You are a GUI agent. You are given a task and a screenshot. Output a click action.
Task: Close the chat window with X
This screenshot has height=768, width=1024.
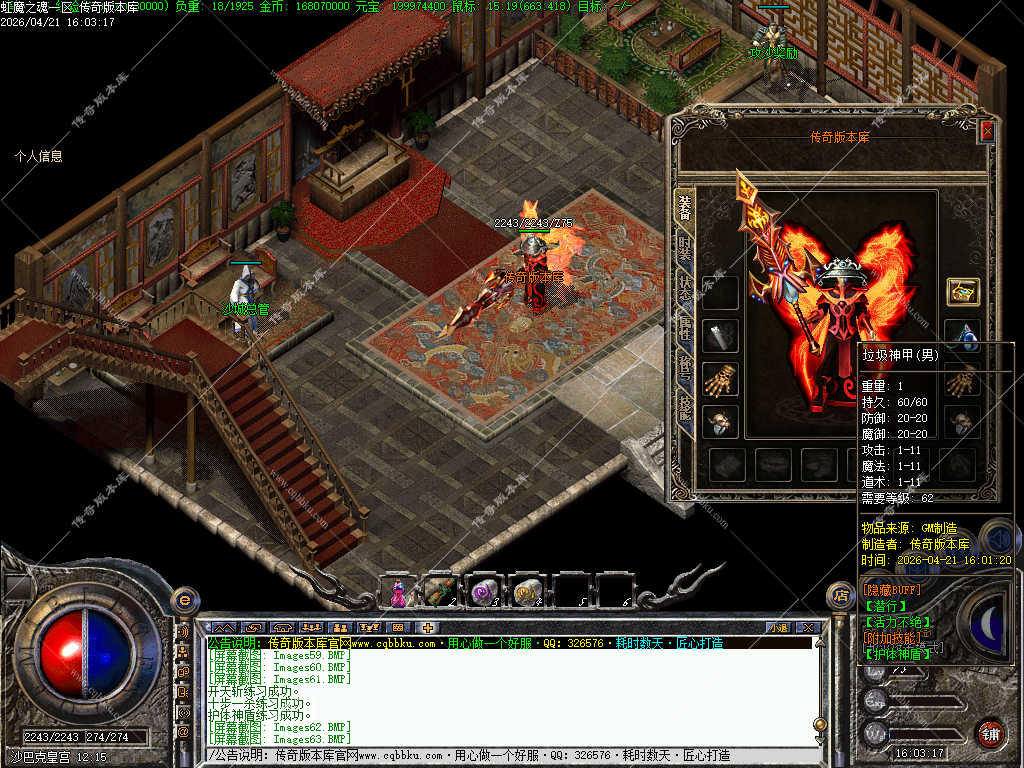[809, 627]
